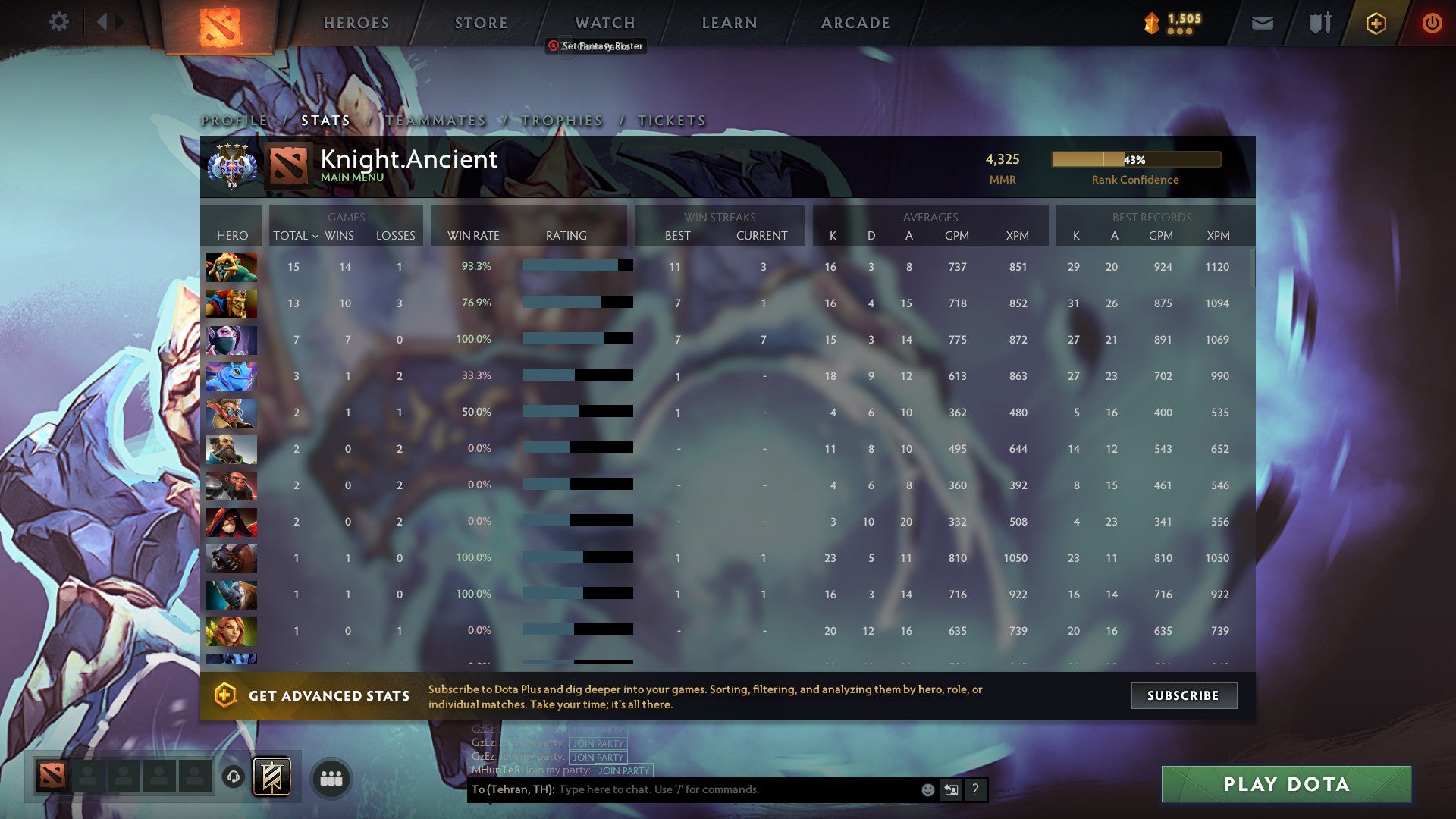
Task: Open the ARCADE menu
Action: pyautogui.click(x=855, y=23)
